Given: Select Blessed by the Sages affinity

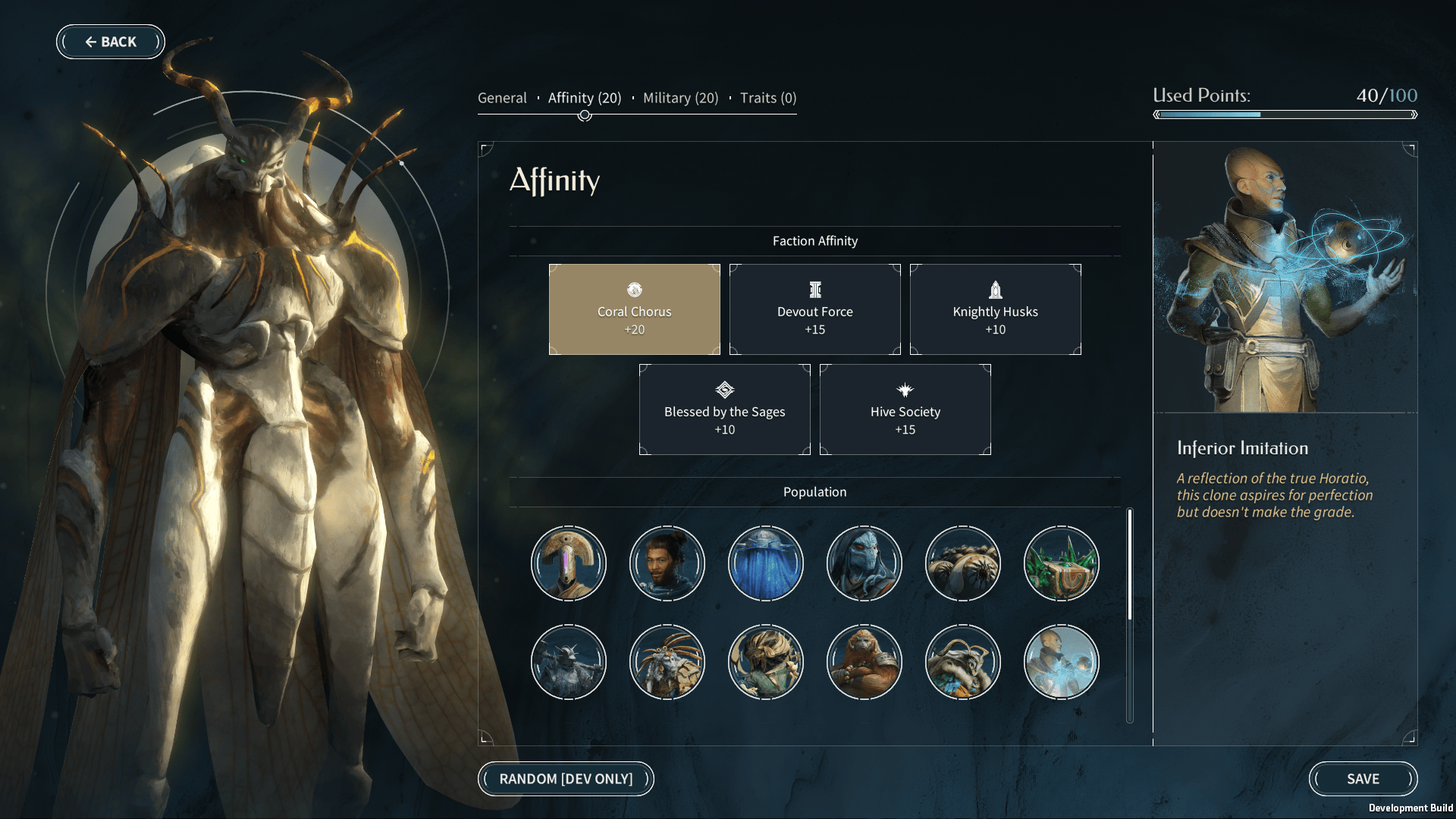Looking at the screenshot, I should click(724, 409).
